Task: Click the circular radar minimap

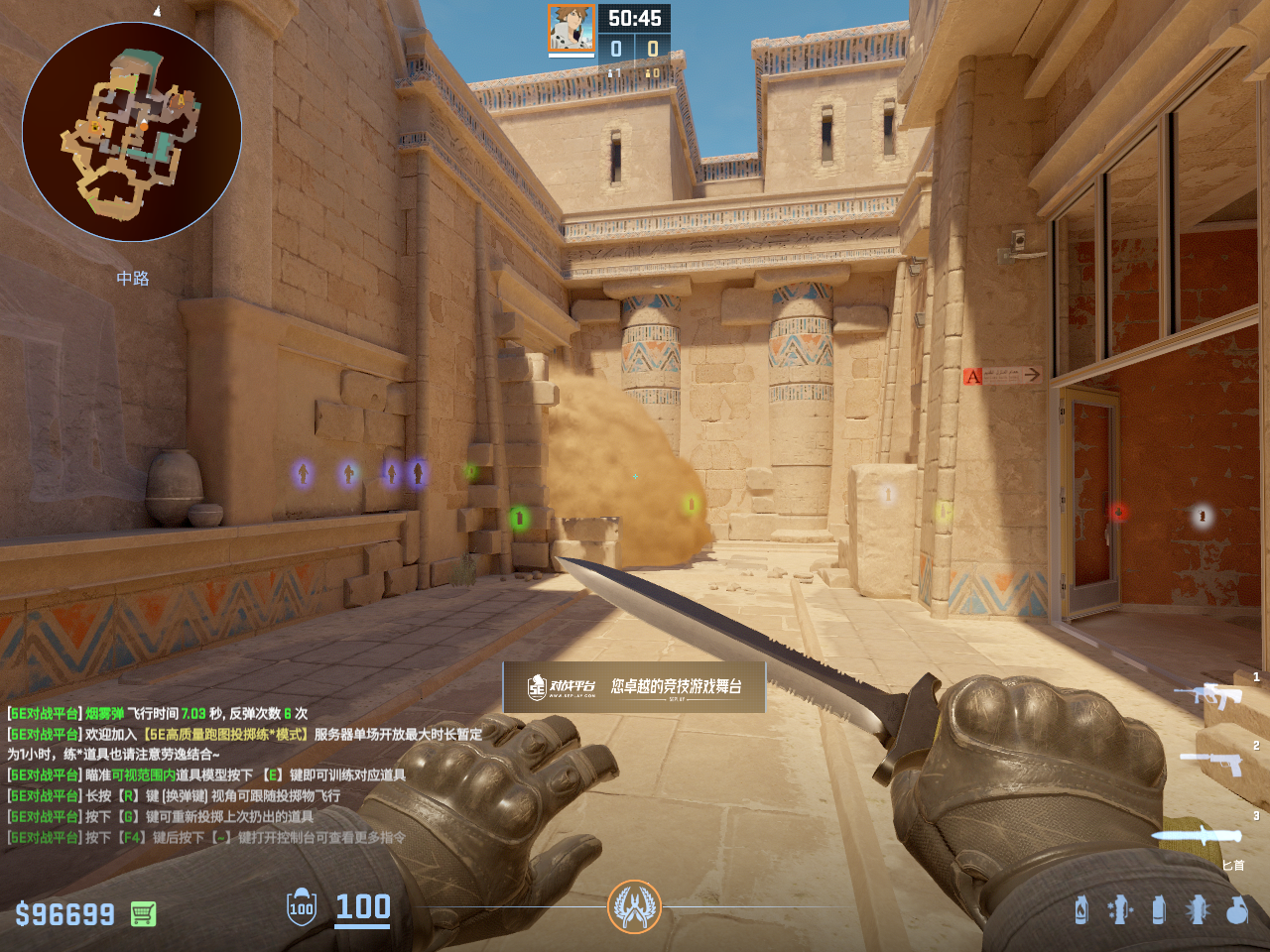Action: click(132, 132)
